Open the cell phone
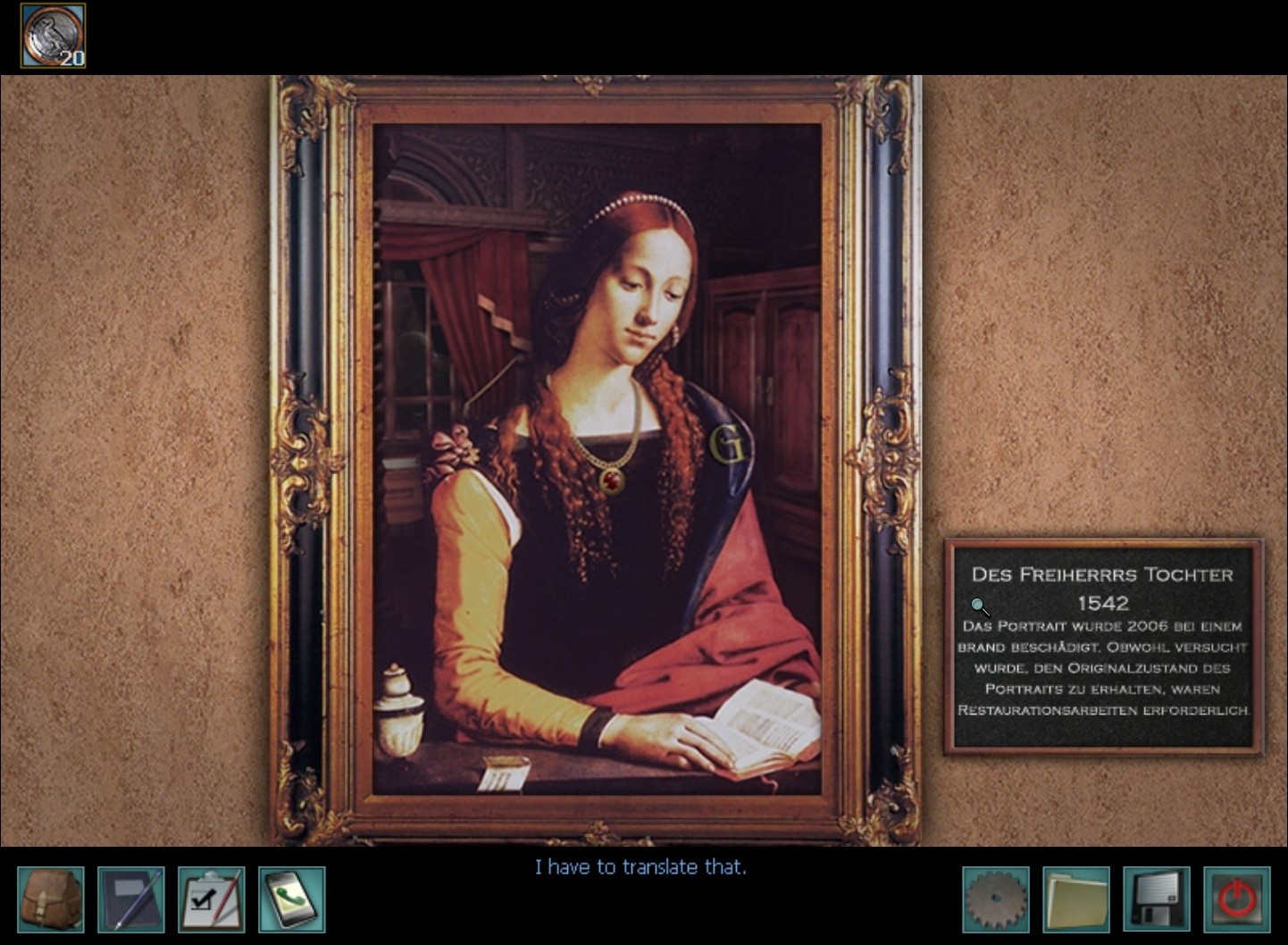 tap(292, 899)
